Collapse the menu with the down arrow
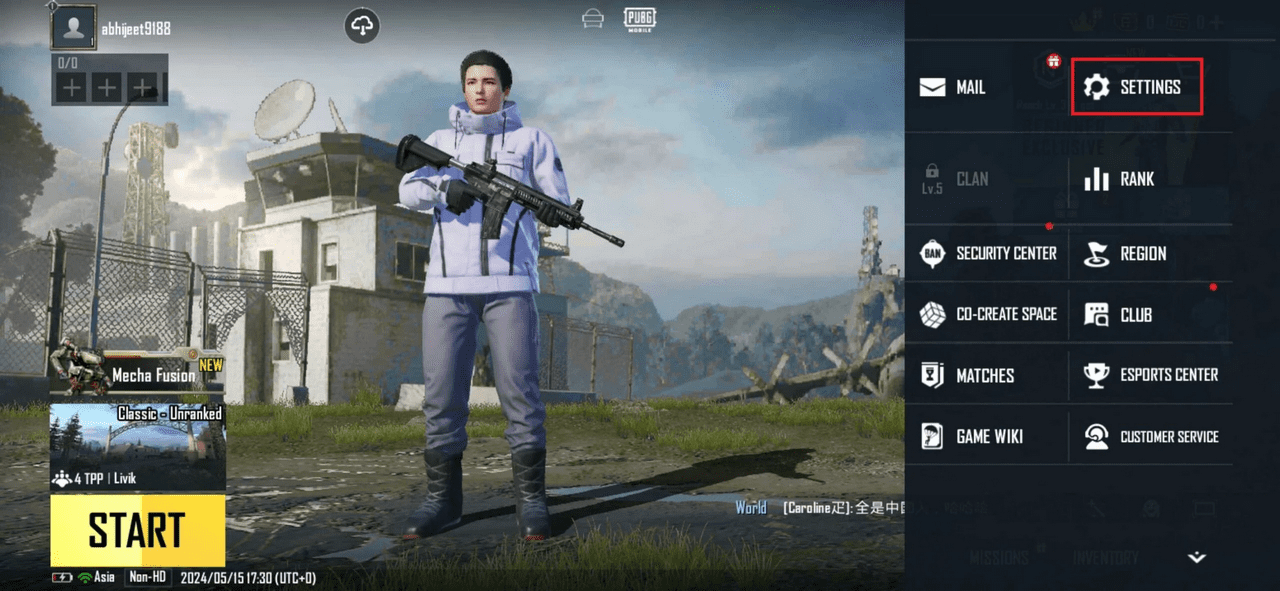1280x591 pixels. pyautogui.click(x=1196, y=557)
